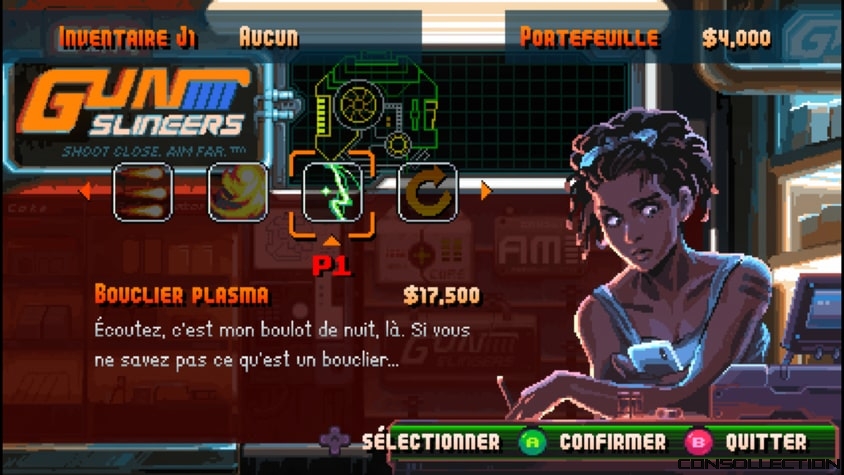Pick the circular arrow item

(427, 191)
